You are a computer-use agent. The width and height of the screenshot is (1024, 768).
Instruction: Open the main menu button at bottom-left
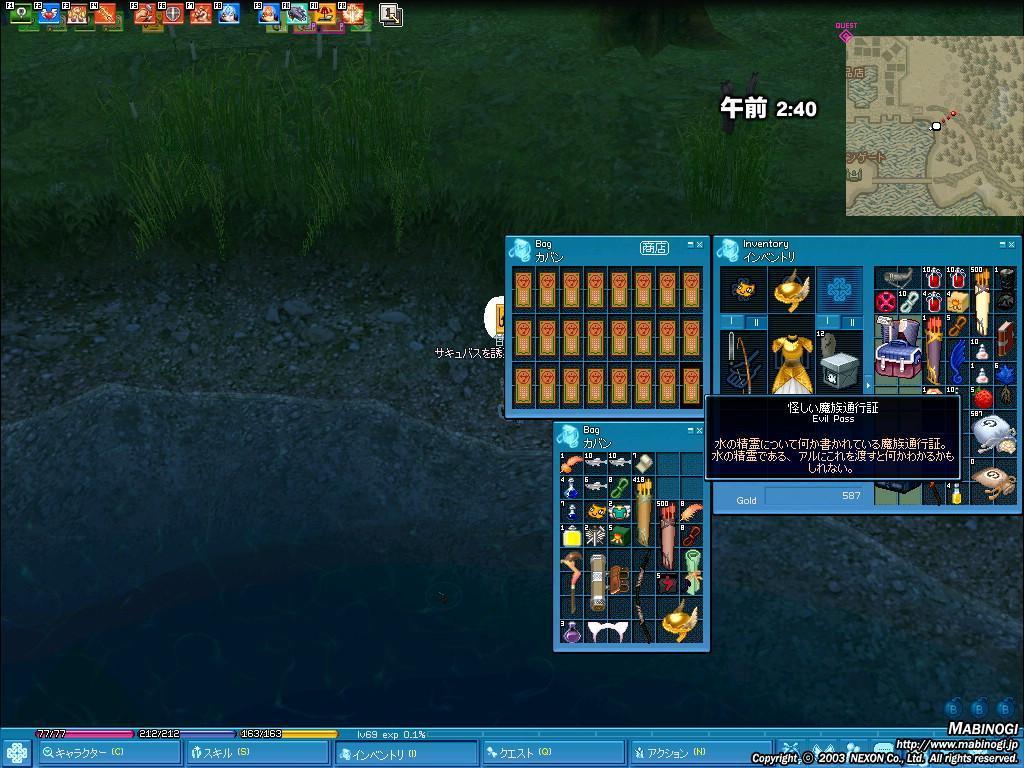pos(15,753)
